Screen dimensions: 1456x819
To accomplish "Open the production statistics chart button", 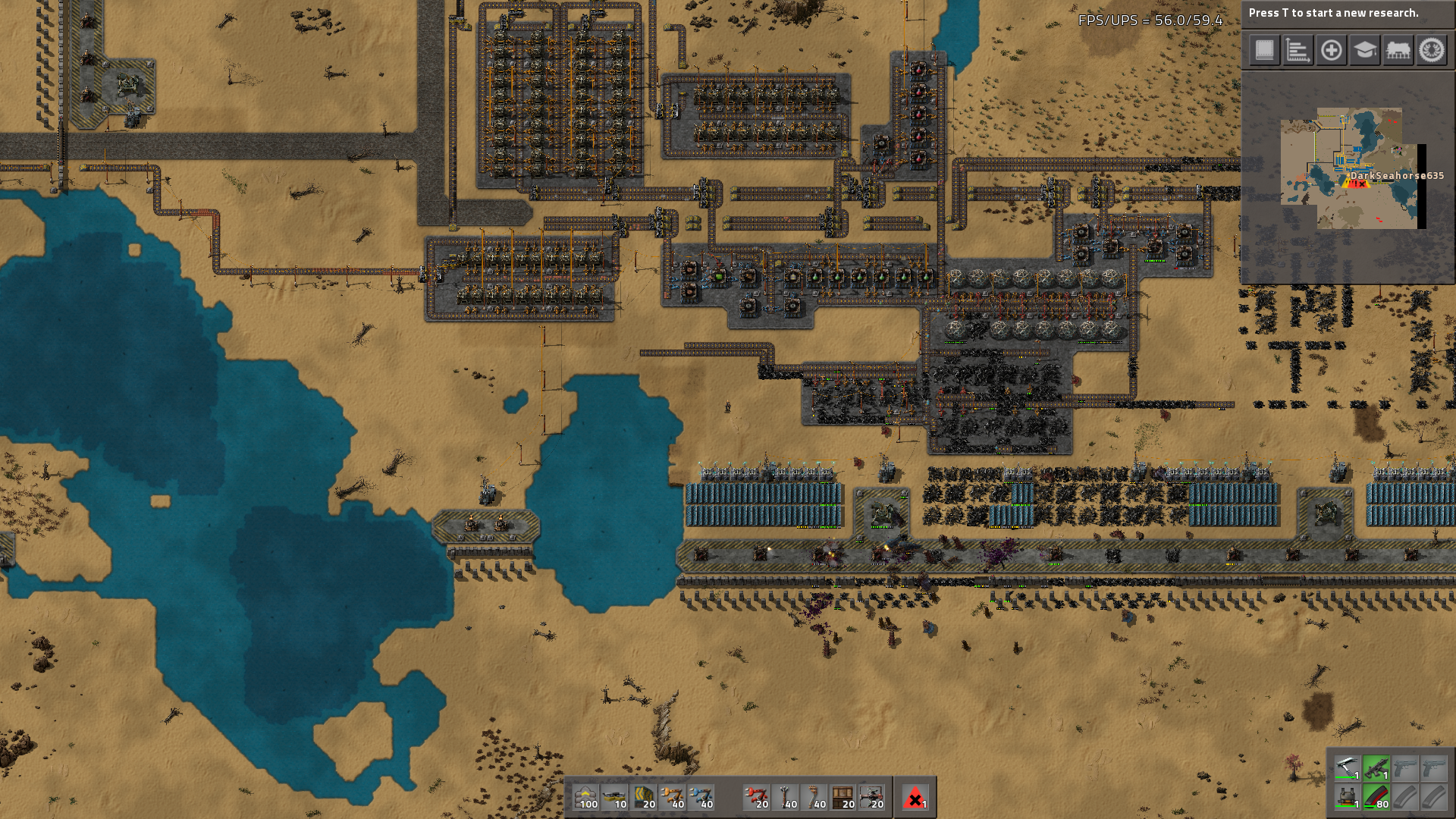I will point(1298,51).
